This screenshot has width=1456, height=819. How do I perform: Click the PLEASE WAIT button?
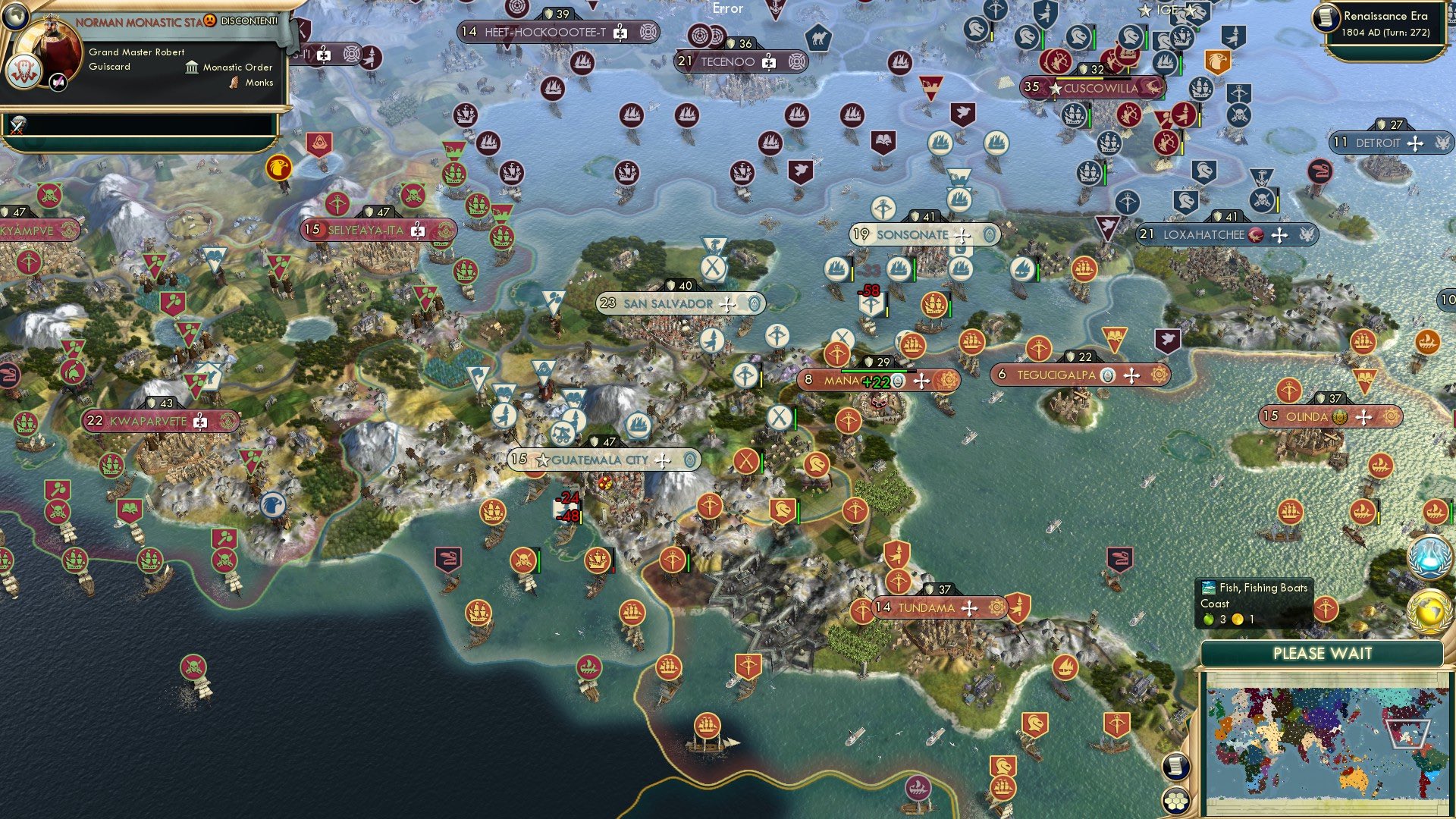[x=1323, y=653]
